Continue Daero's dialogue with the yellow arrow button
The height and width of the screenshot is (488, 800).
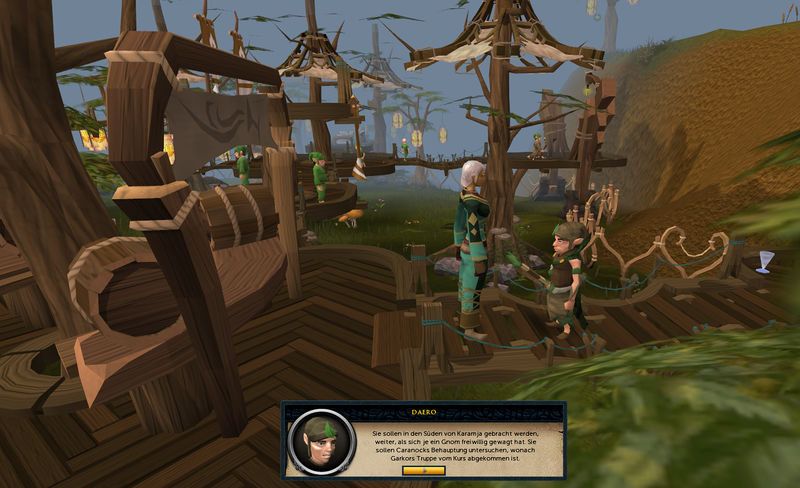423,470
